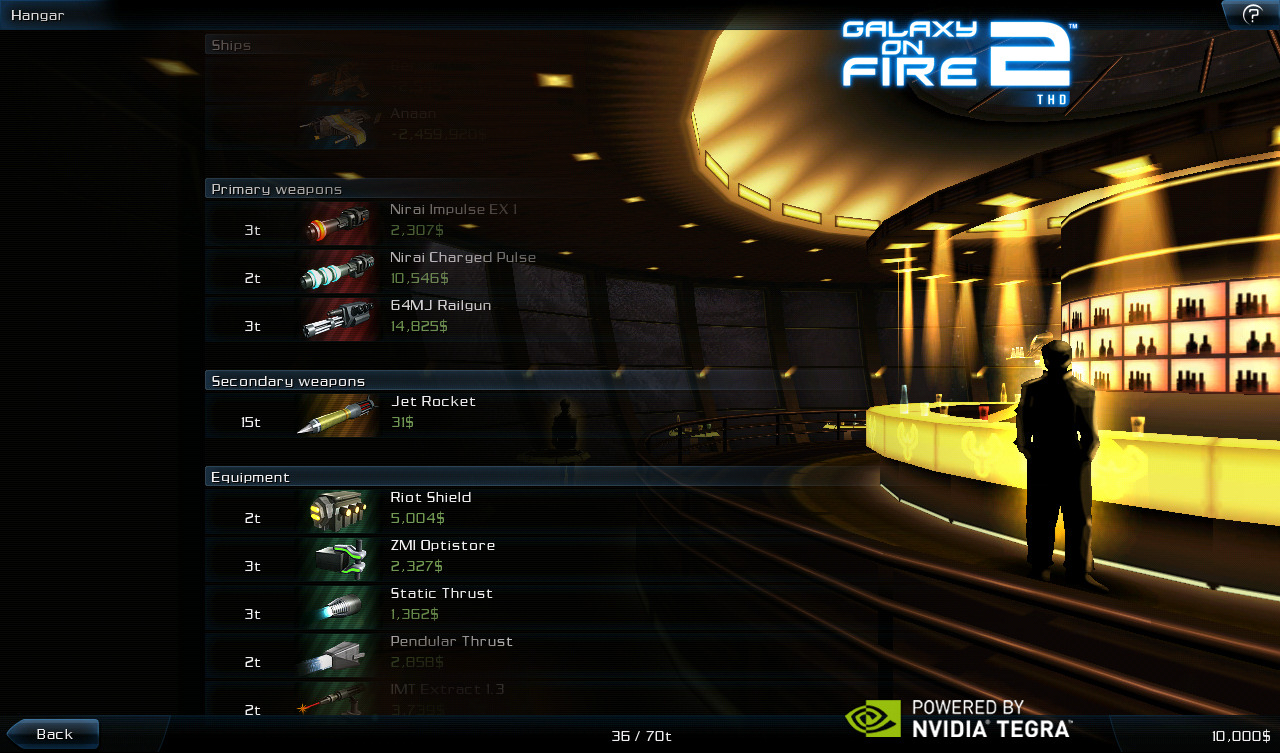
Task: Click the Jet Rocket missile icon
Action: pyautogui.click(x=339, y=415)
